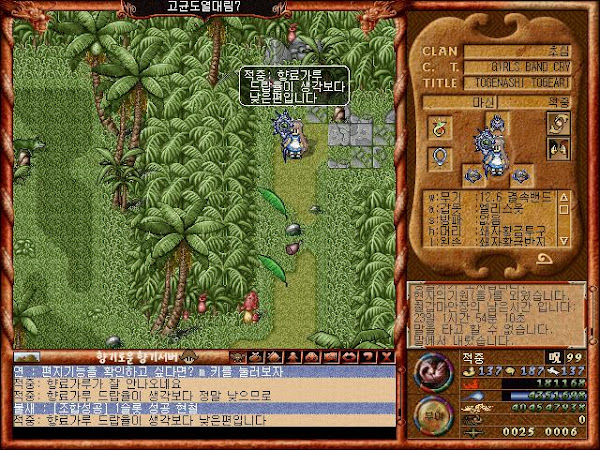This screenshot has height=450, width=600.
Task: Select the necklace equipment slot
Action: [437, 156]
